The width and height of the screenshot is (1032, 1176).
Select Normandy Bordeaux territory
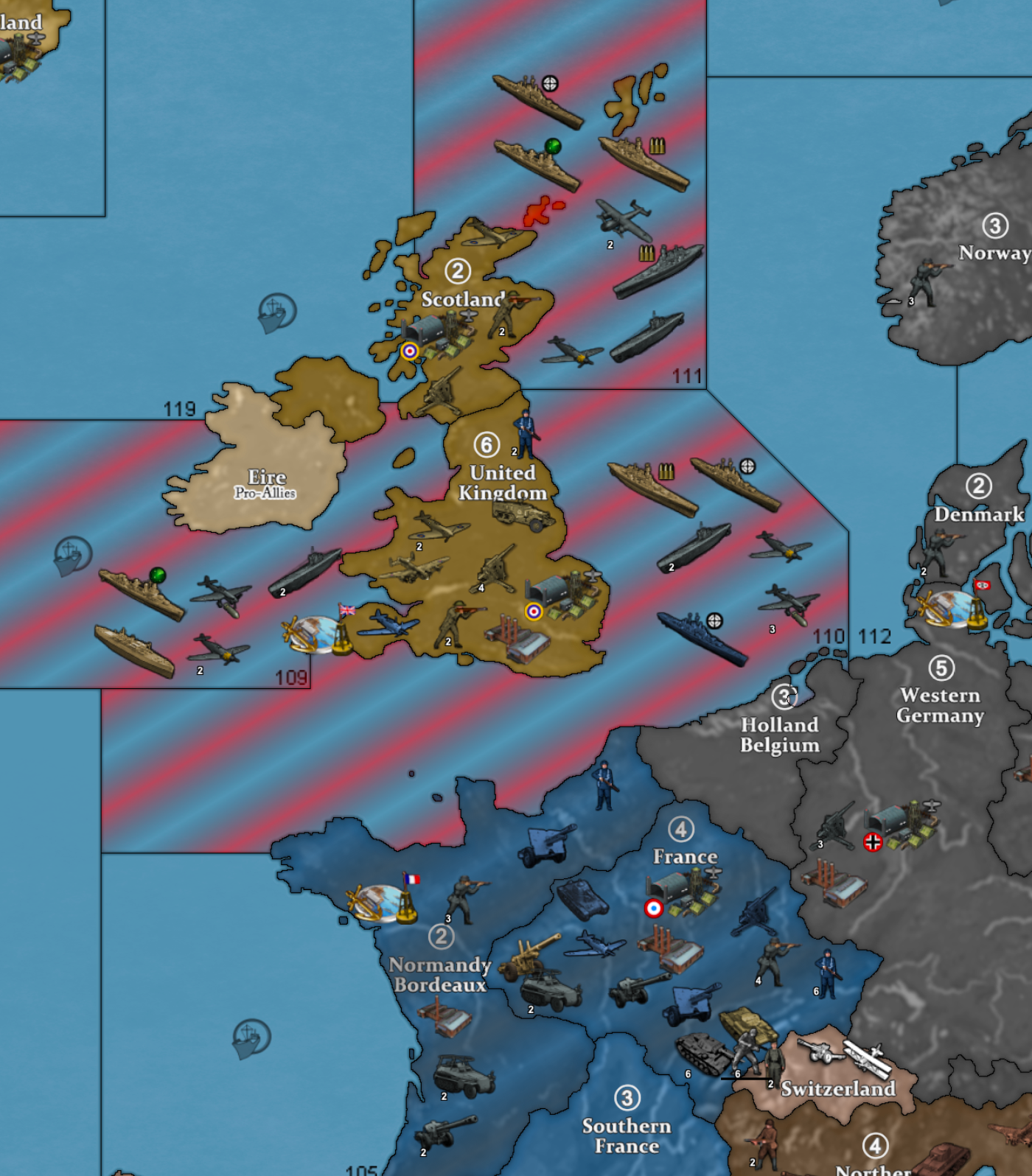coord(439,974)
